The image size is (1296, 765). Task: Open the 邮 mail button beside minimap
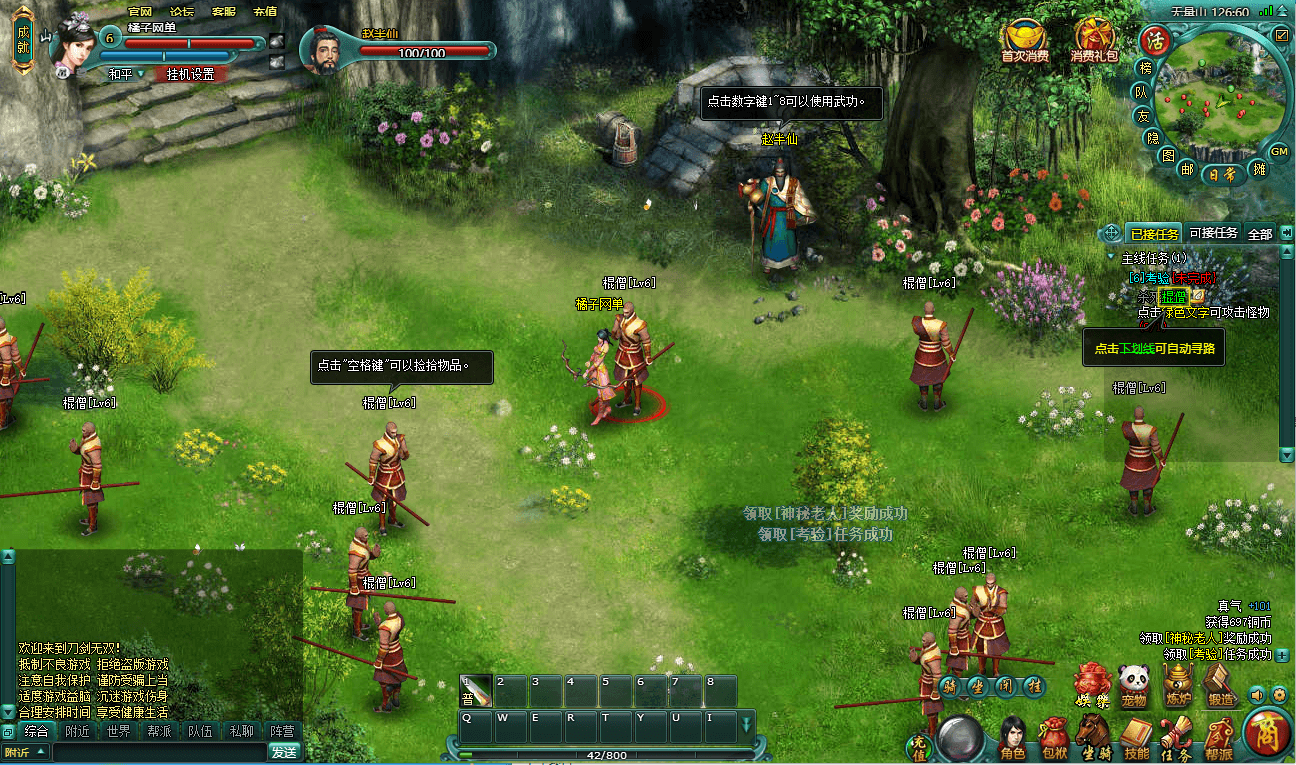[x=1187, y=169]
